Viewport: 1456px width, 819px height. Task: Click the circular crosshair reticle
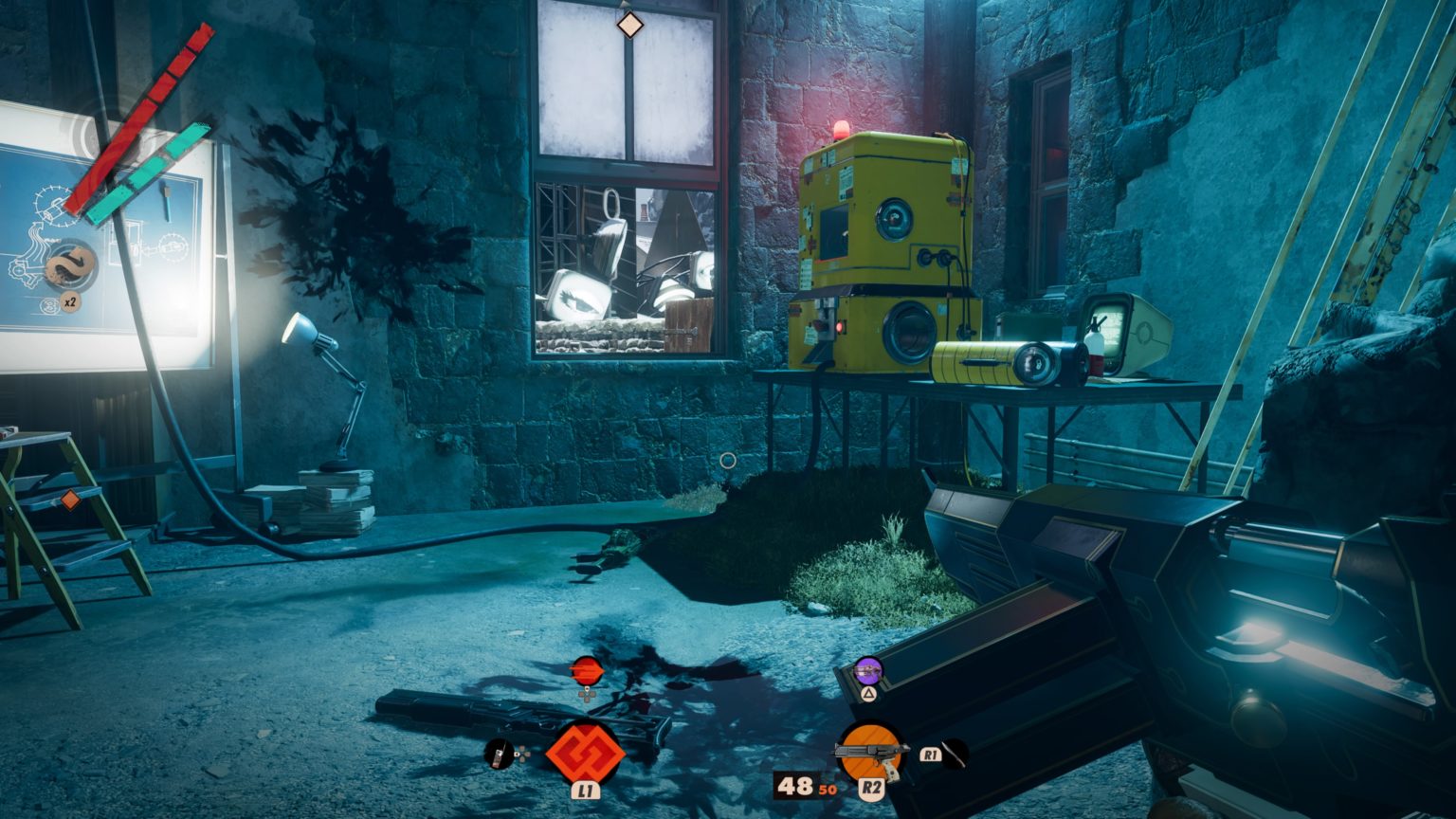click(728, 459)
